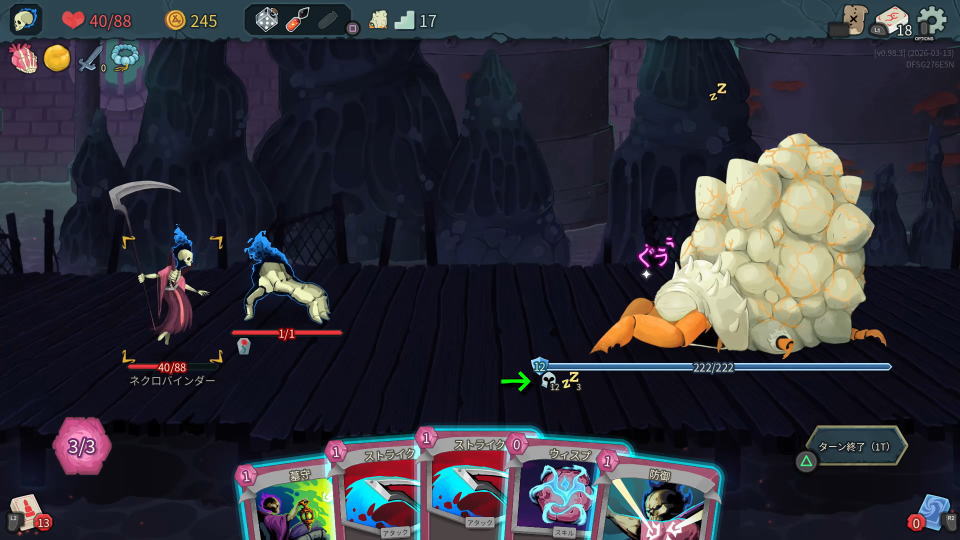Use the red potion bottle
This screenshot has height=540, width=960.
point(298,20)
